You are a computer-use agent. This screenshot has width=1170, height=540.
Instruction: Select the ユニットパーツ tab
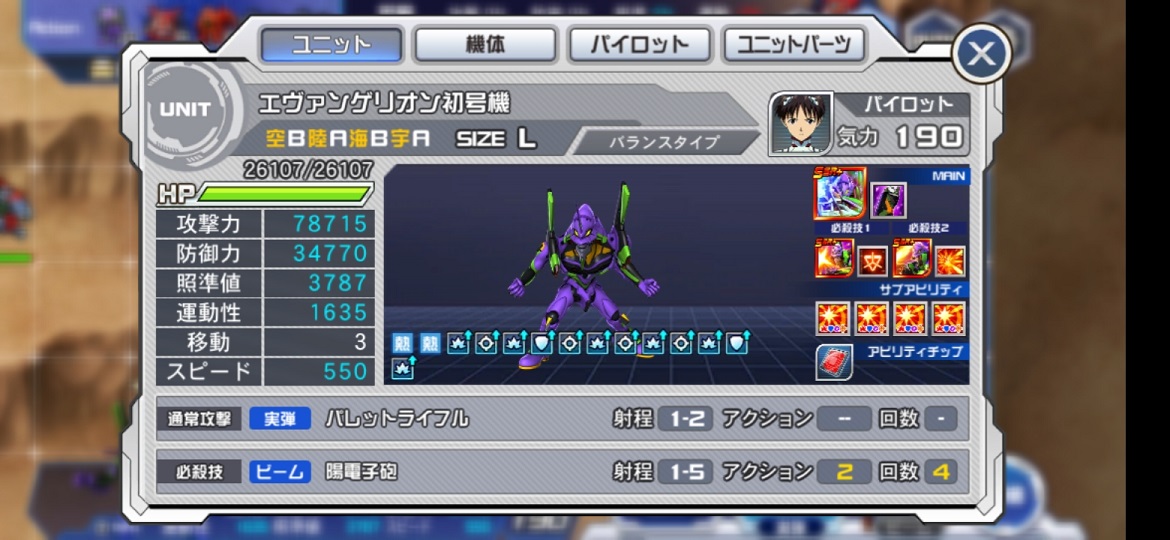[x=794, y=45]
